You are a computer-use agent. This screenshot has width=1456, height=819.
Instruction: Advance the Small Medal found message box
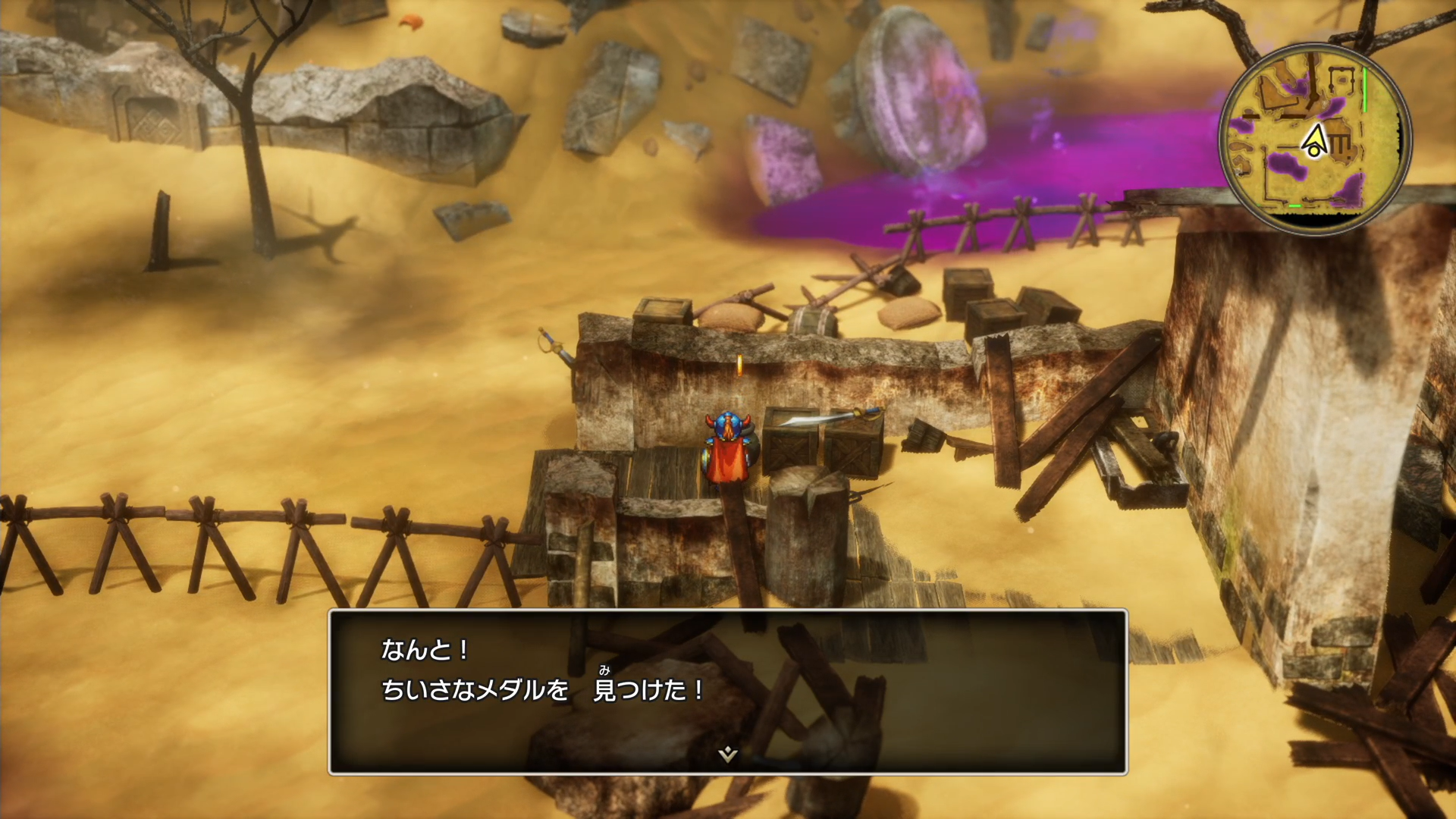[727, 690]
